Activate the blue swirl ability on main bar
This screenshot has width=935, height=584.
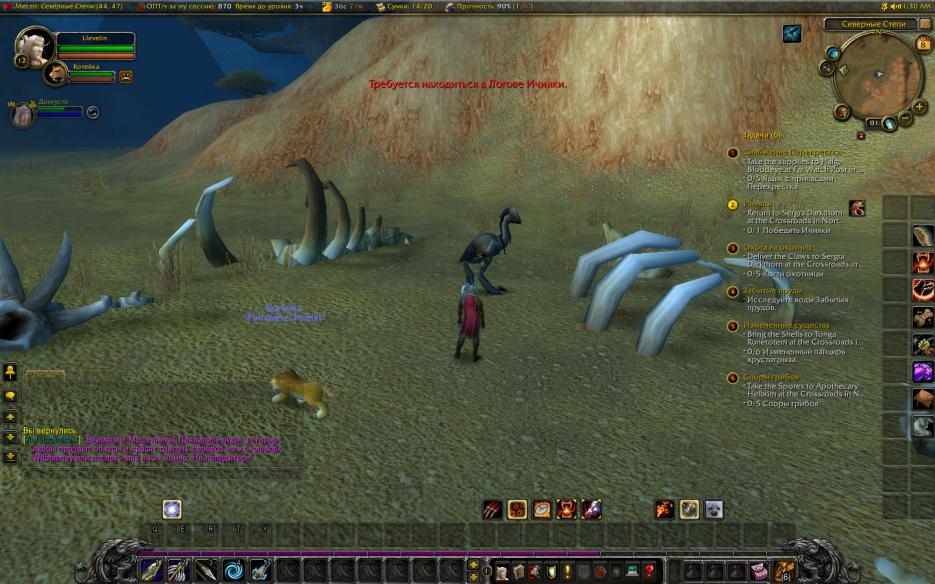point(233,571)
